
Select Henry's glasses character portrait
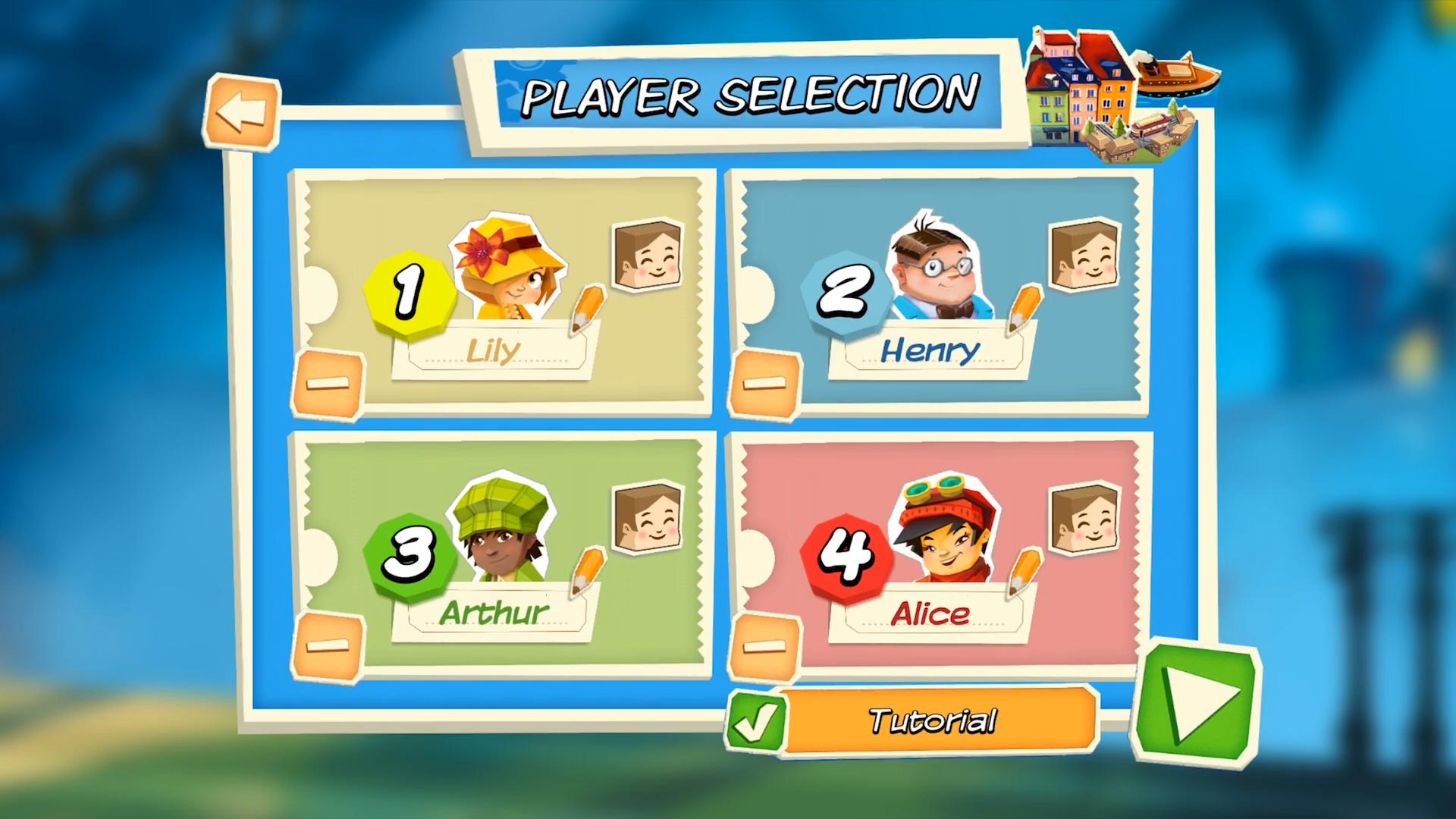(x=939, y=269)
